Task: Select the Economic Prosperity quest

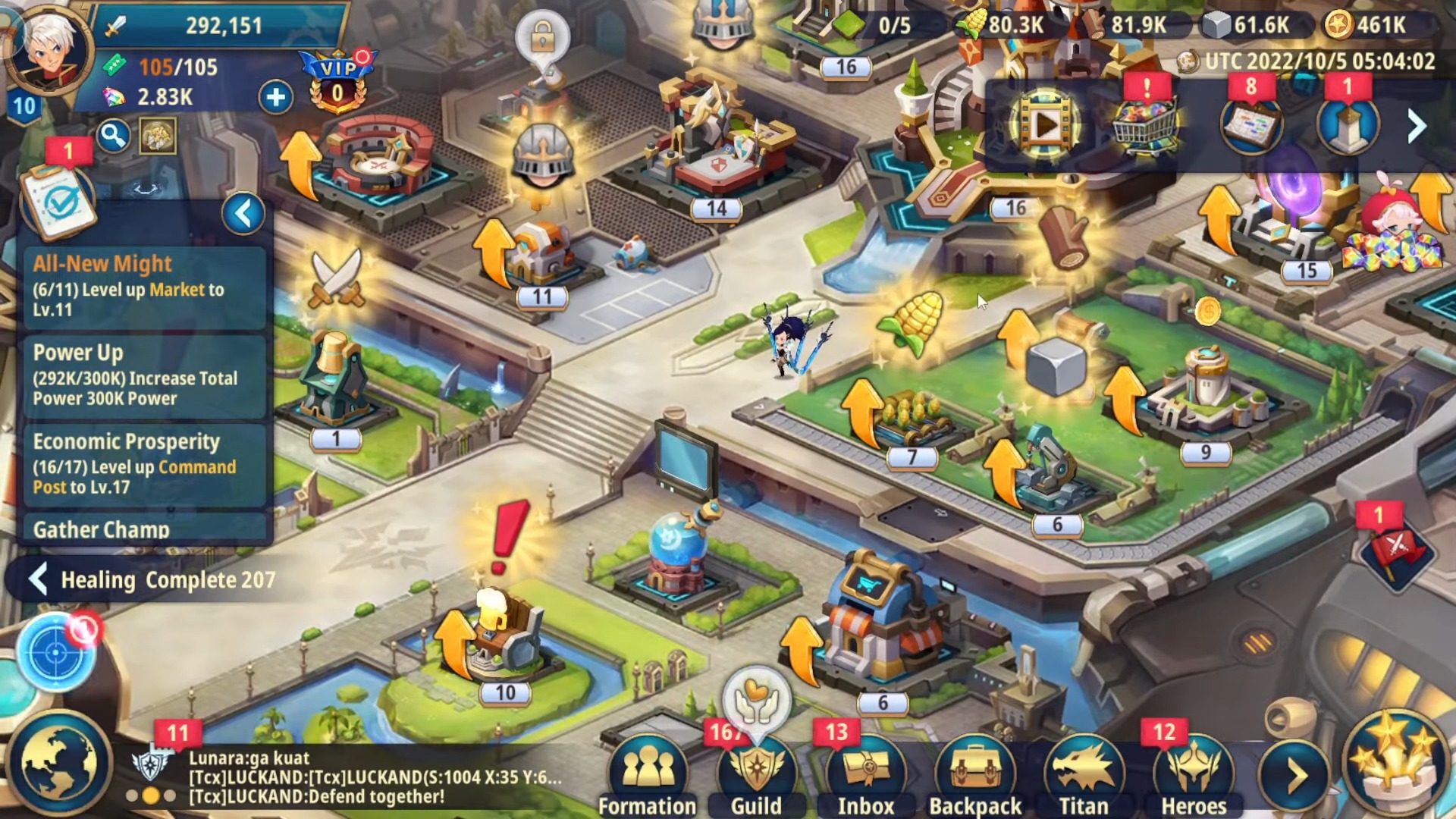Action: (x=145, y=463)
